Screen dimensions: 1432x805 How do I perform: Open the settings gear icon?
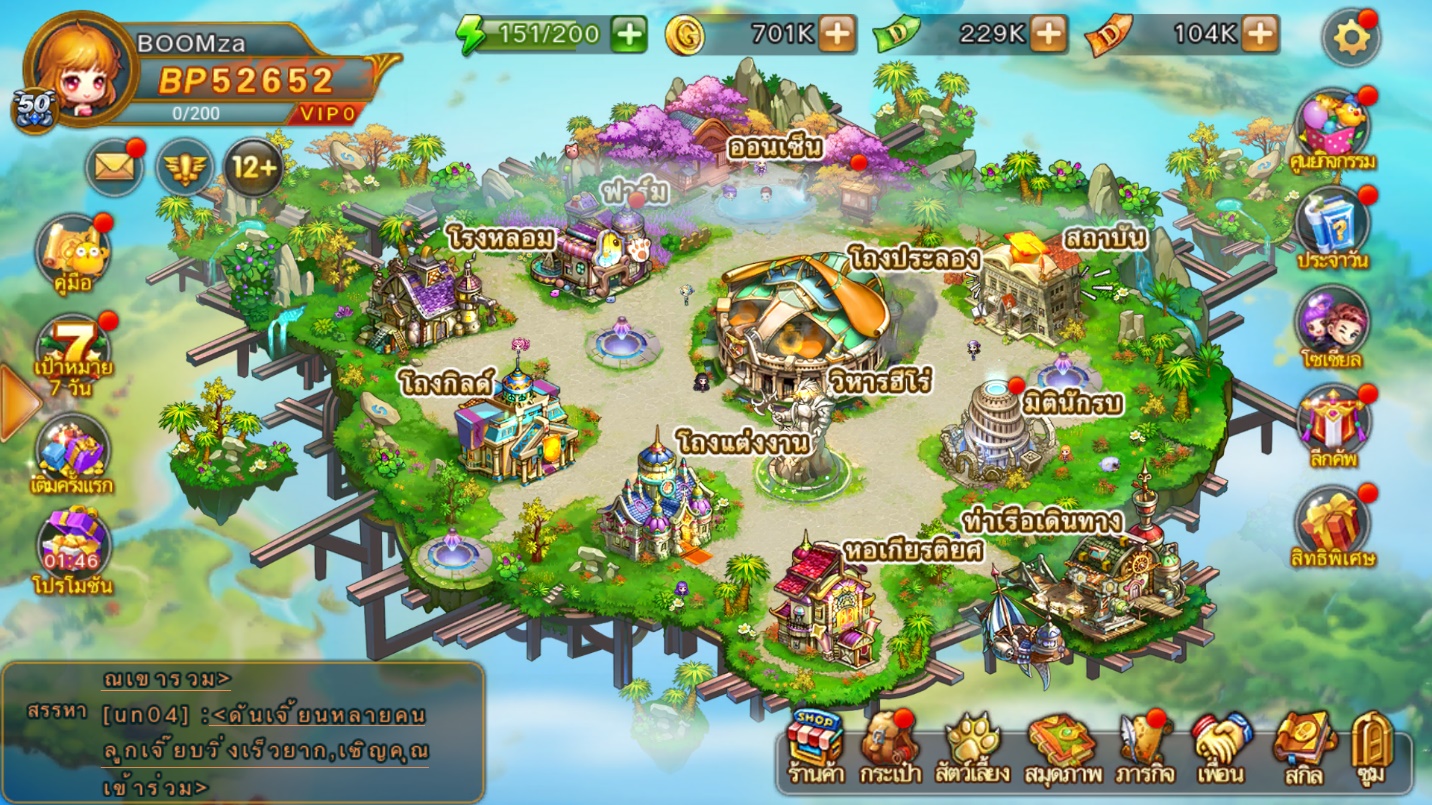pyautogui.click(x=1351, y=38)
